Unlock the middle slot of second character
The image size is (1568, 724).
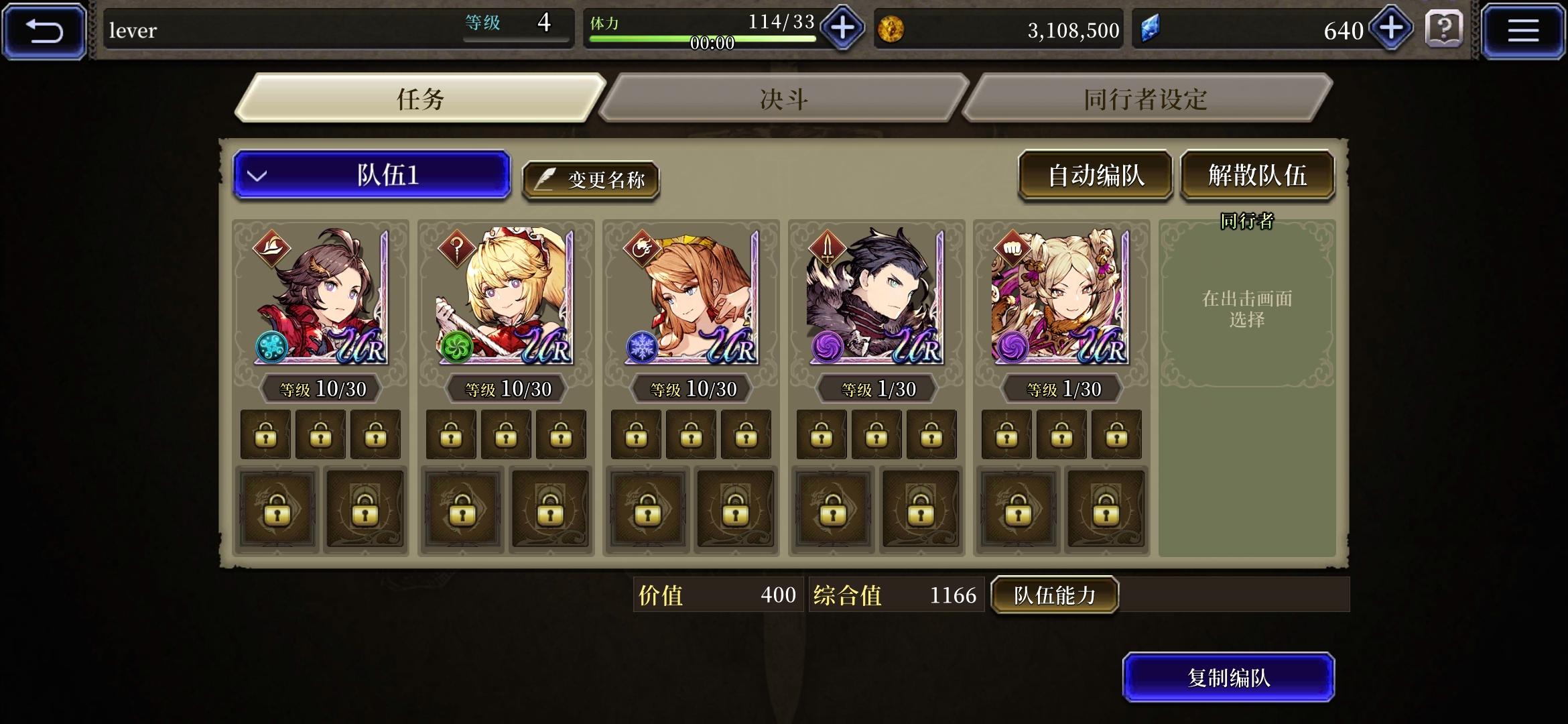pos(506,434)
